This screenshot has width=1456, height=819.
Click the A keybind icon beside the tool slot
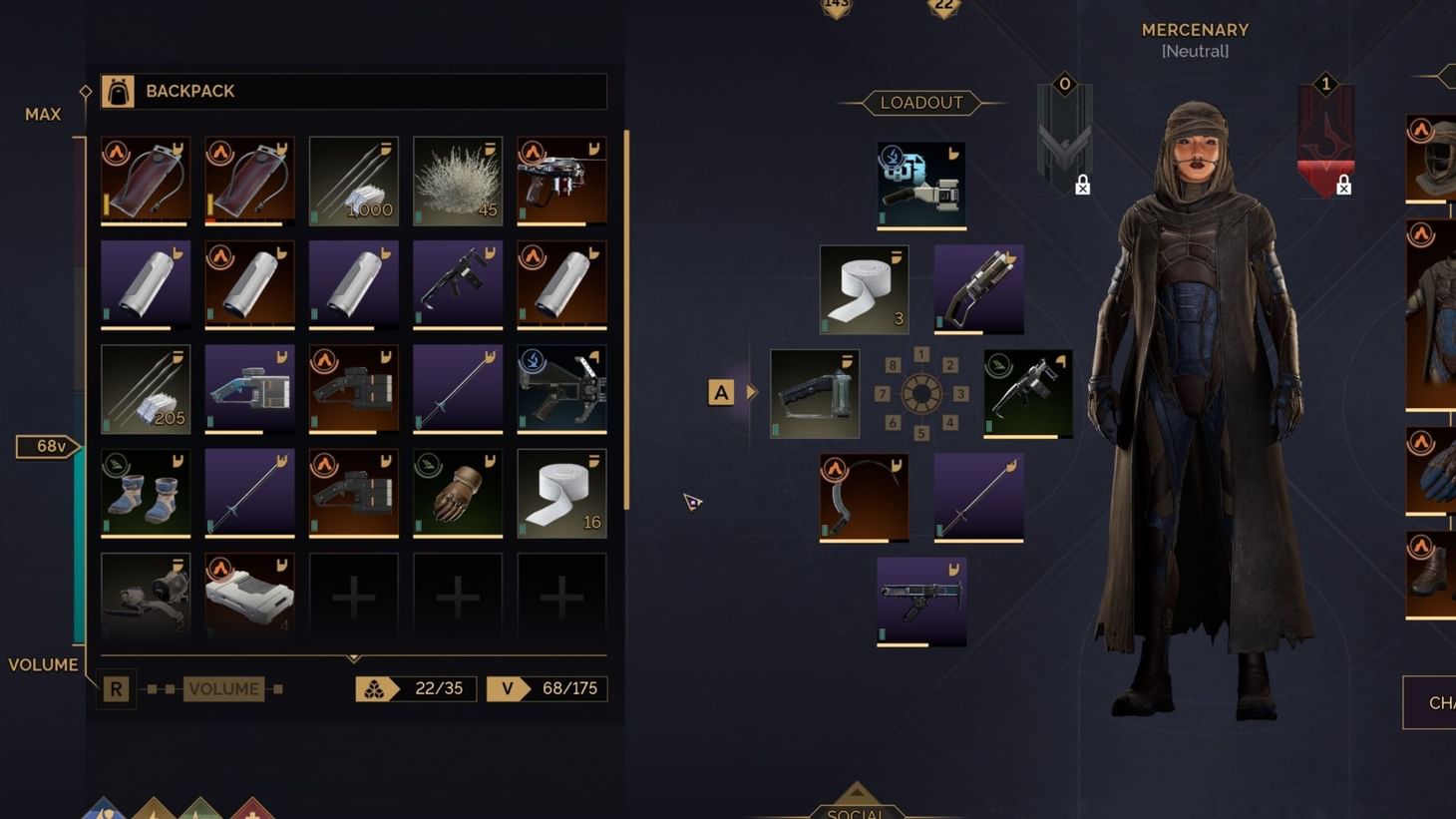click(x=720, y=392)
